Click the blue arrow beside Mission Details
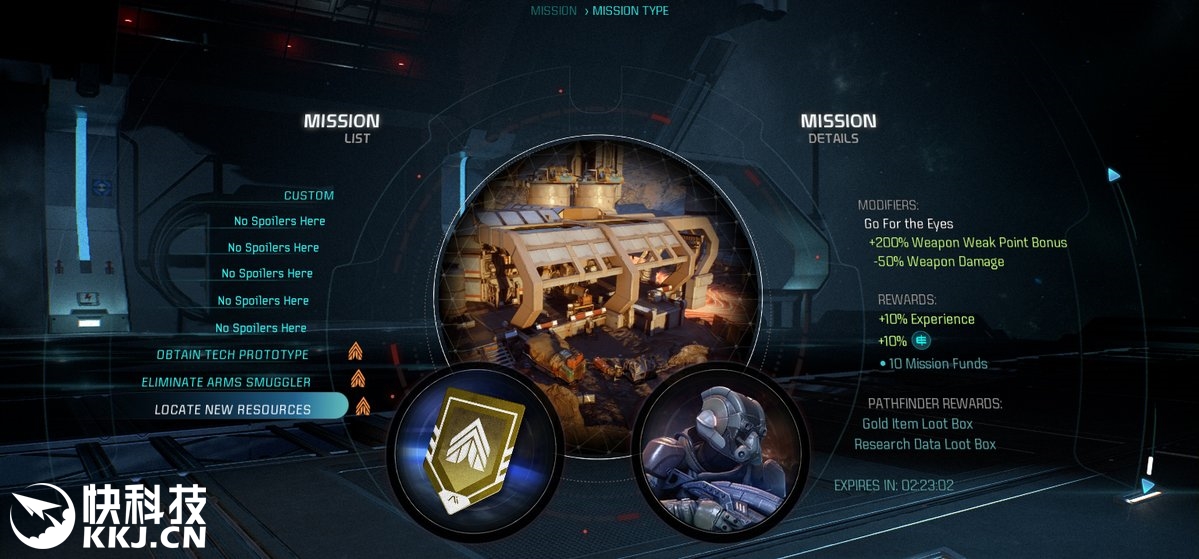 pos(1114,175)
